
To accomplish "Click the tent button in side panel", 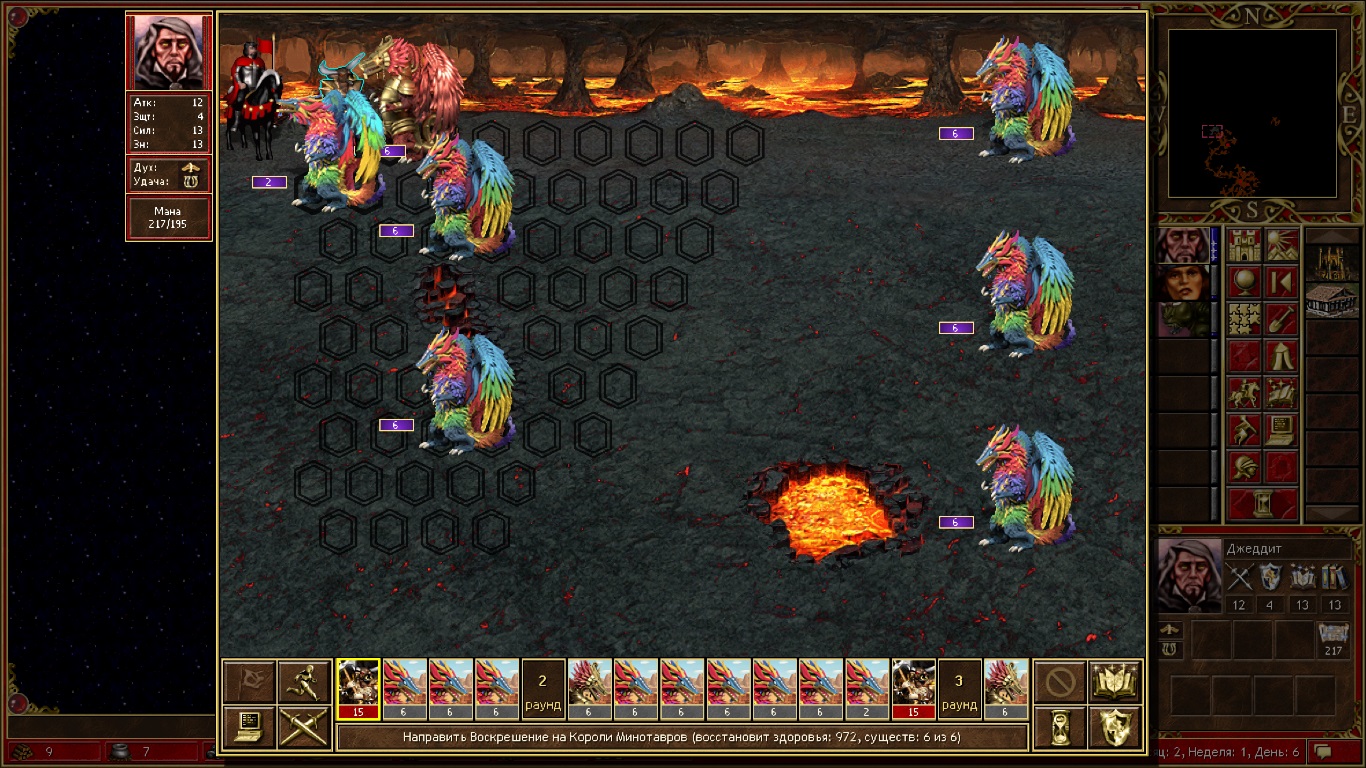I will tap(1281, 356).
